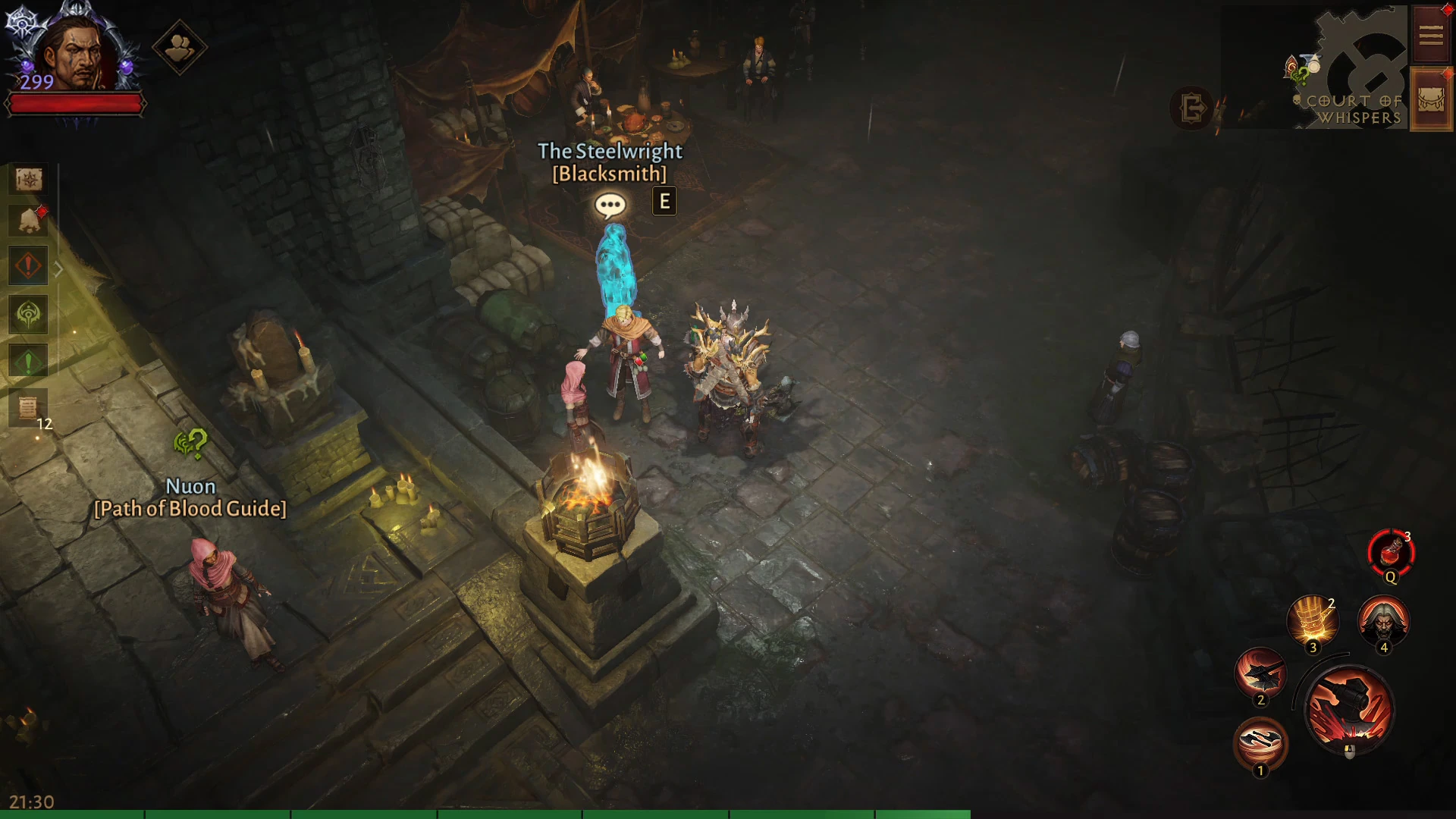Screen dimensions: 1456x819
Task: Use the red health potion
Action: [x=1391, y=554]
